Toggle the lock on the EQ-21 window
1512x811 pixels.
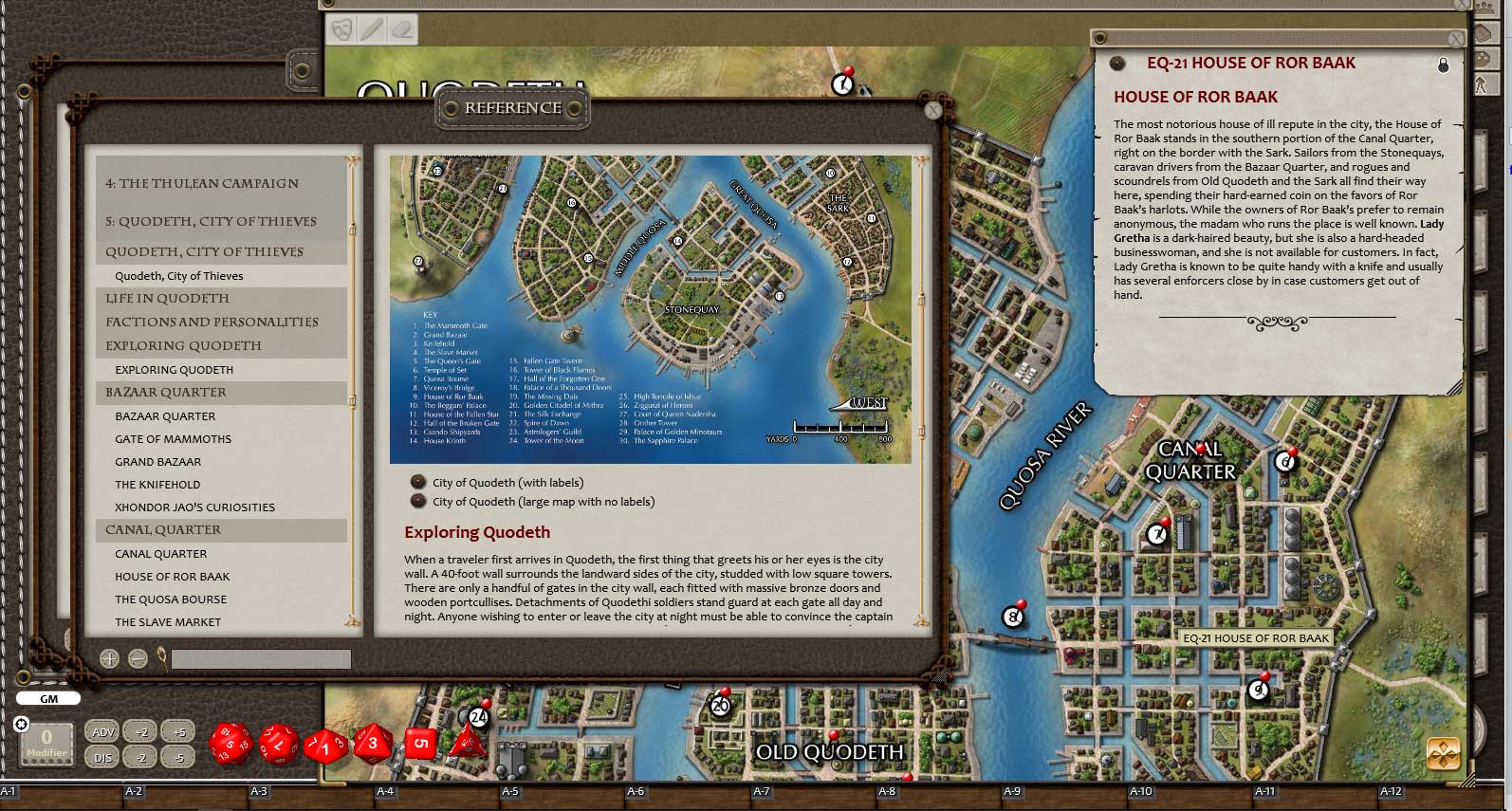[1444, 66]
